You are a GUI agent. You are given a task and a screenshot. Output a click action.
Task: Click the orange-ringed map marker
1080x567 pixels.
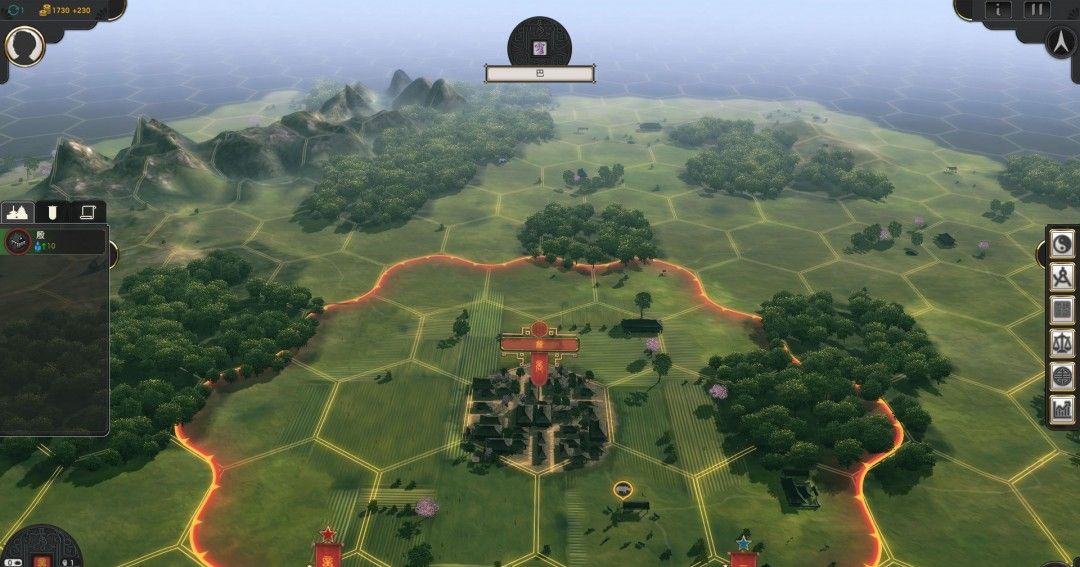click(623, 489)
